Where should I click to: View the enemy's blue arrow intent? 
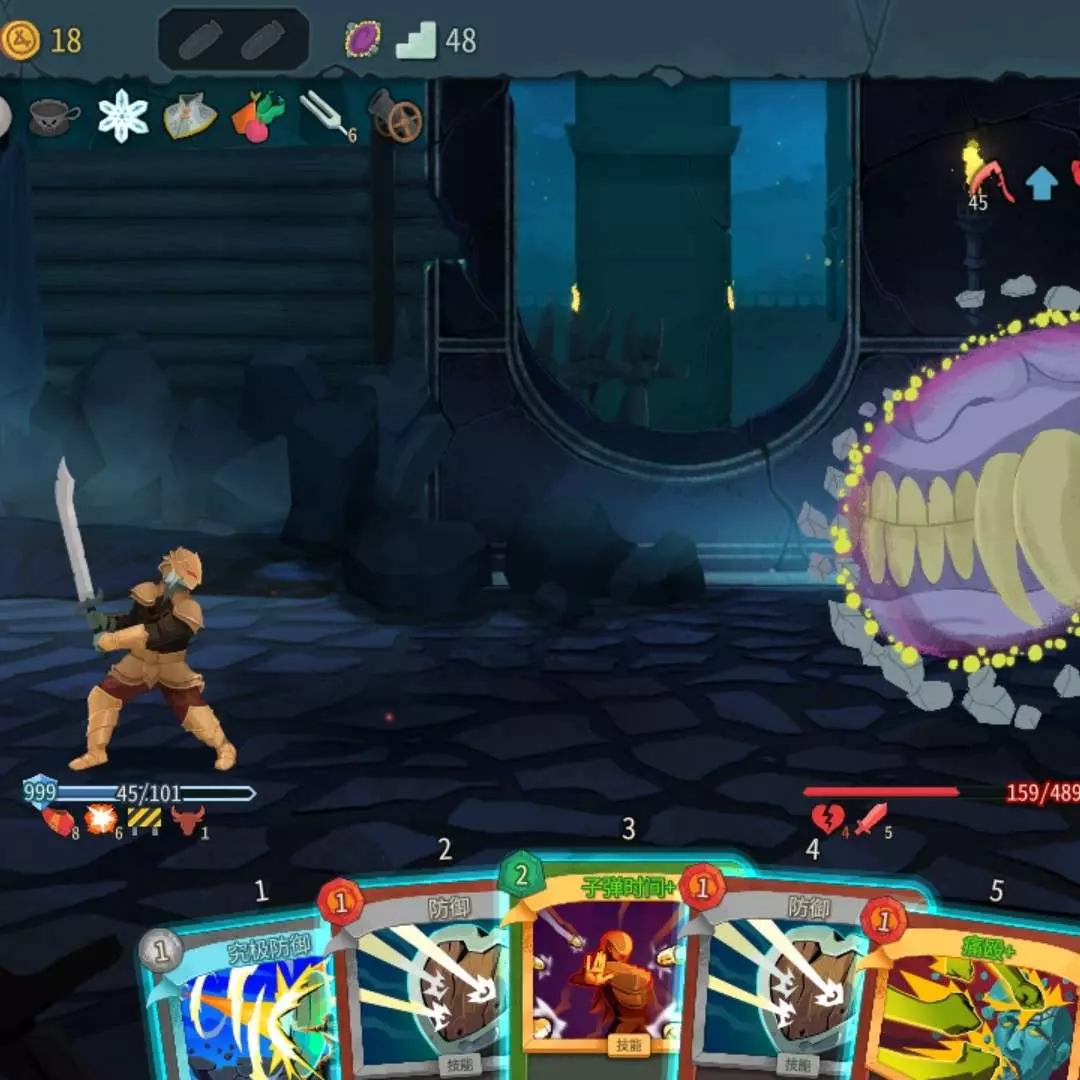pos(1041,182)
